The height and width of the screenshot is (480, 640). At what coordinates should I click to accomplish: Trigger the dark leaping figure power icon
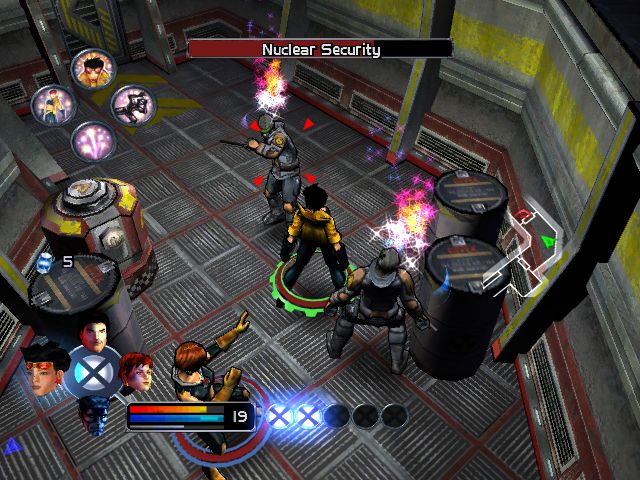point(130,103)
